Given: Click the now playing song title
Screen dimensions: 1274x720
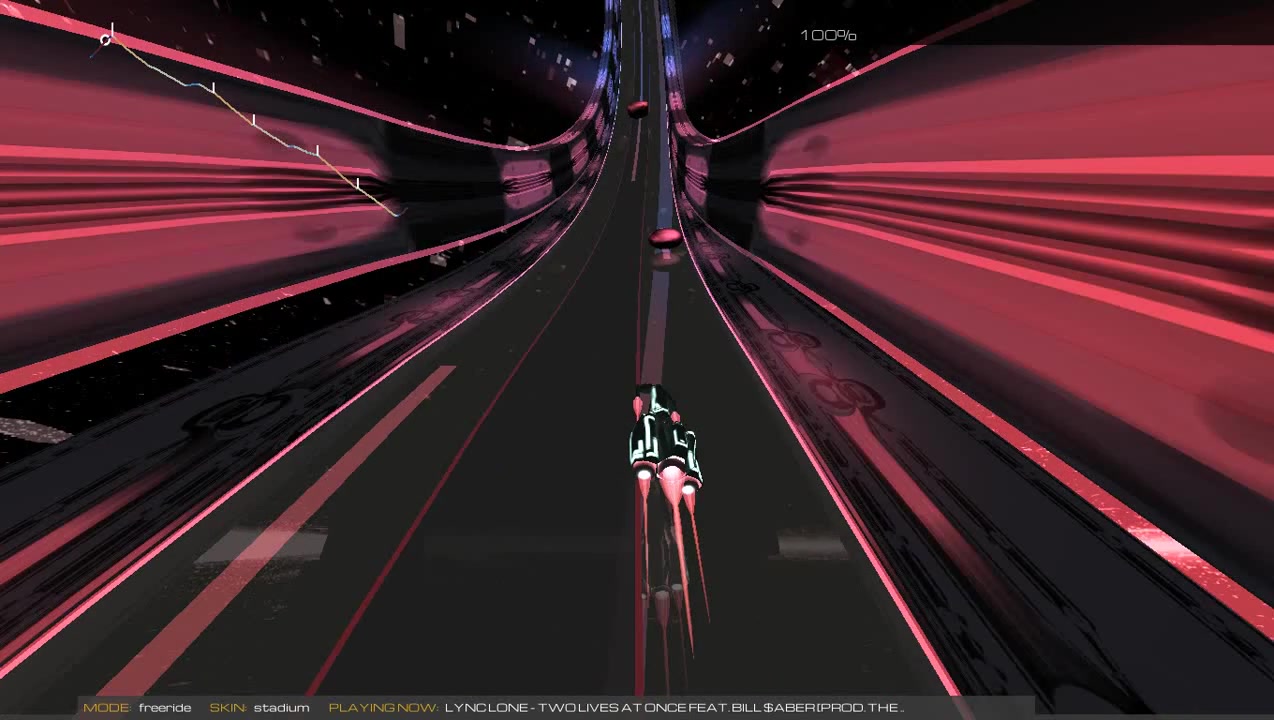Looking at the screenshot, I should point(673,708).
